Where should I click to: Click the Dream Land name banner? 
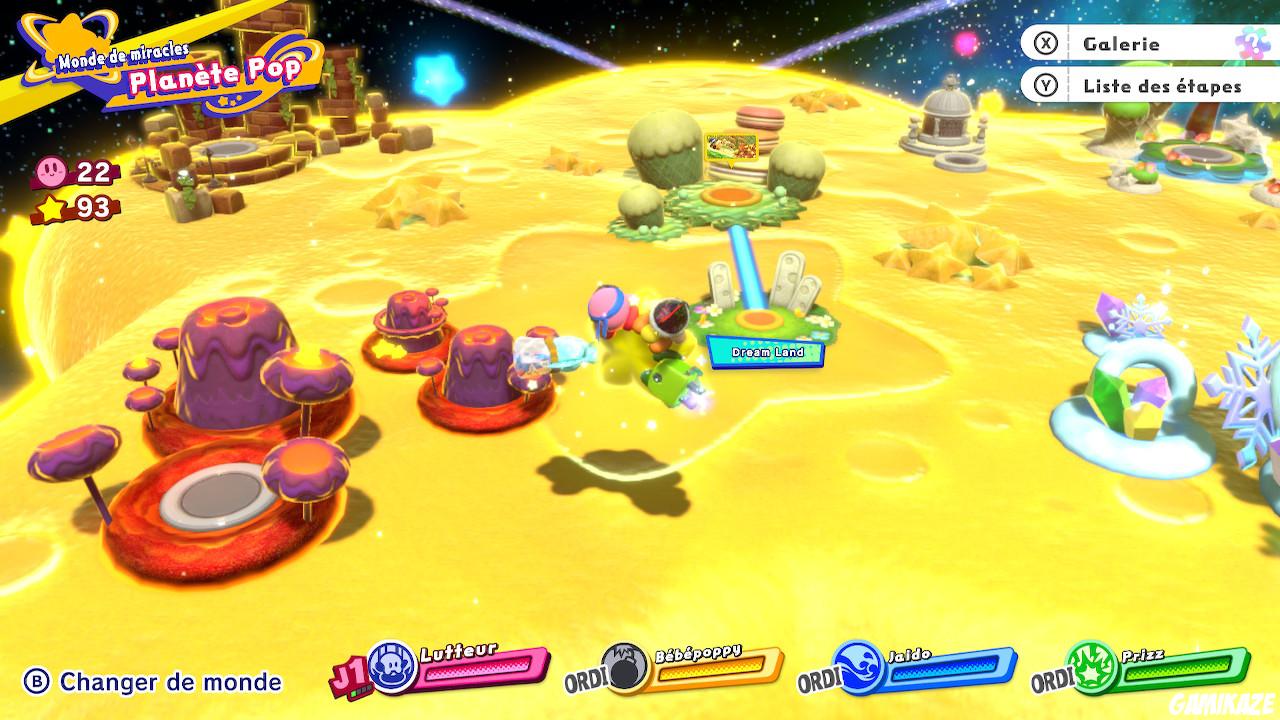tap(765, 352)
